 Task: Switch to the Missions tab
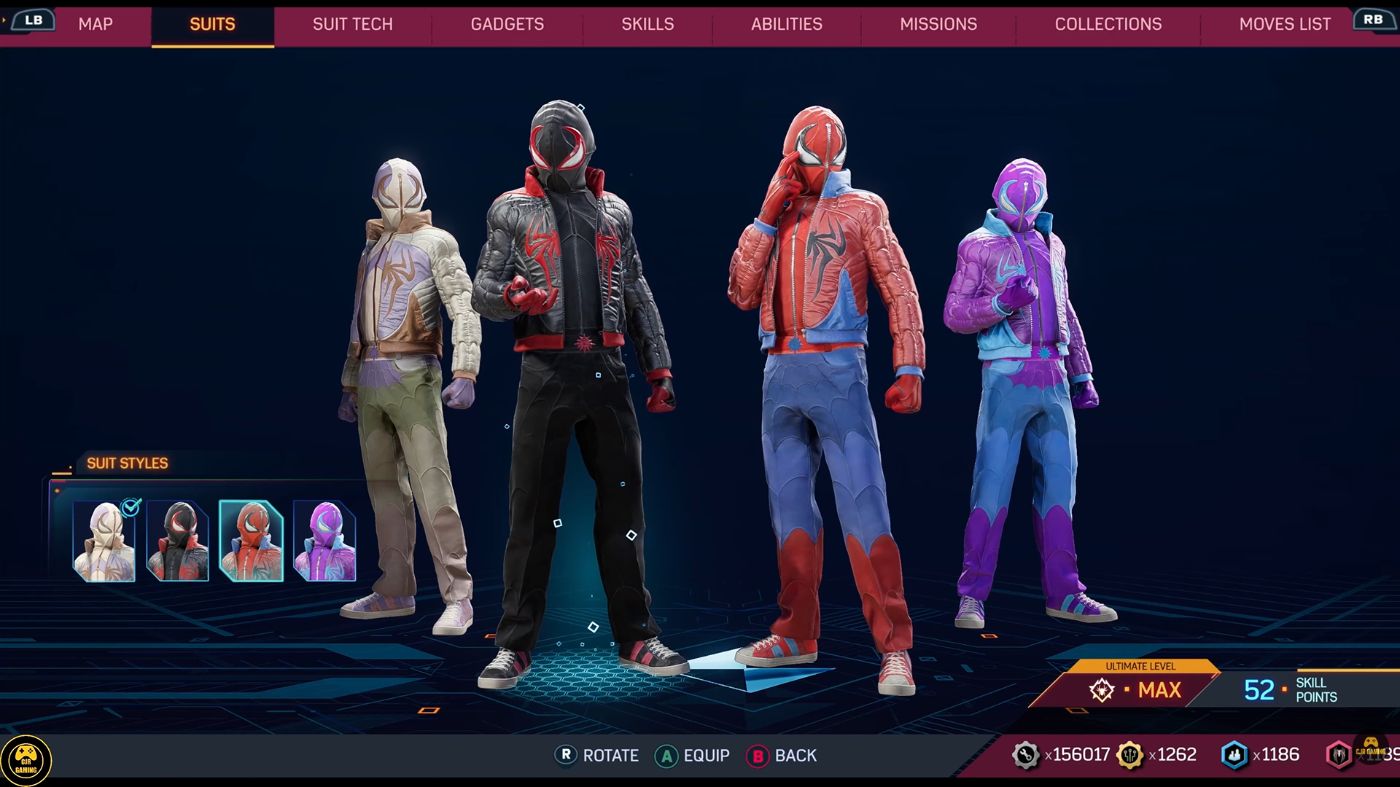tap(938, 24)
